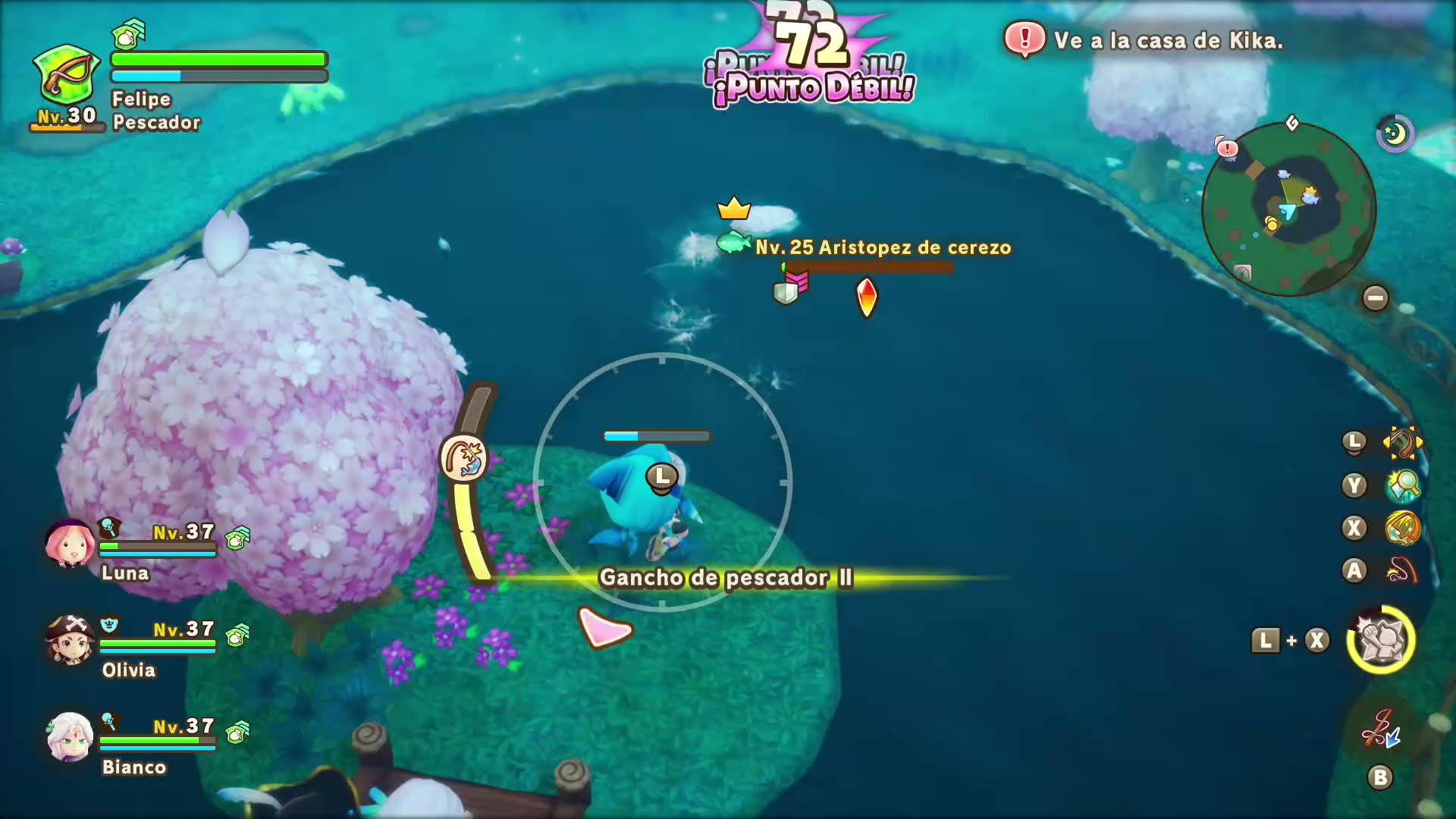Screen dimensions: 1456x819
Task: Click the hook skill gauge icon
Action: (463, 458)
